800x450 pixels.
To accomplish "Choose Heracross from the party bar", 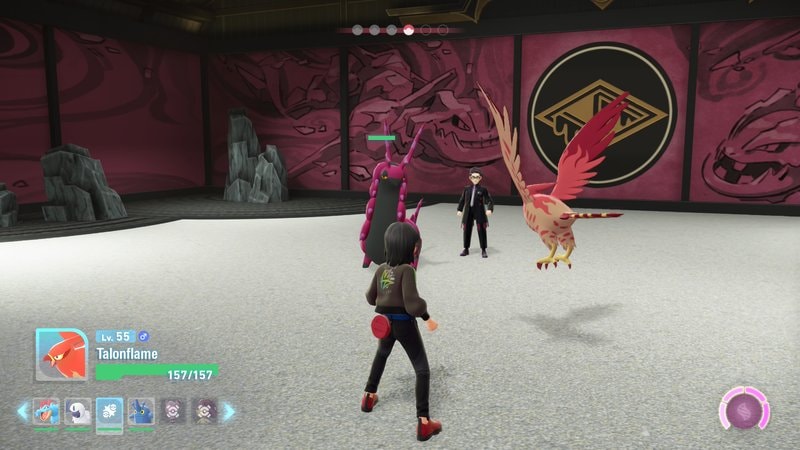I will [x=141, y=411].
